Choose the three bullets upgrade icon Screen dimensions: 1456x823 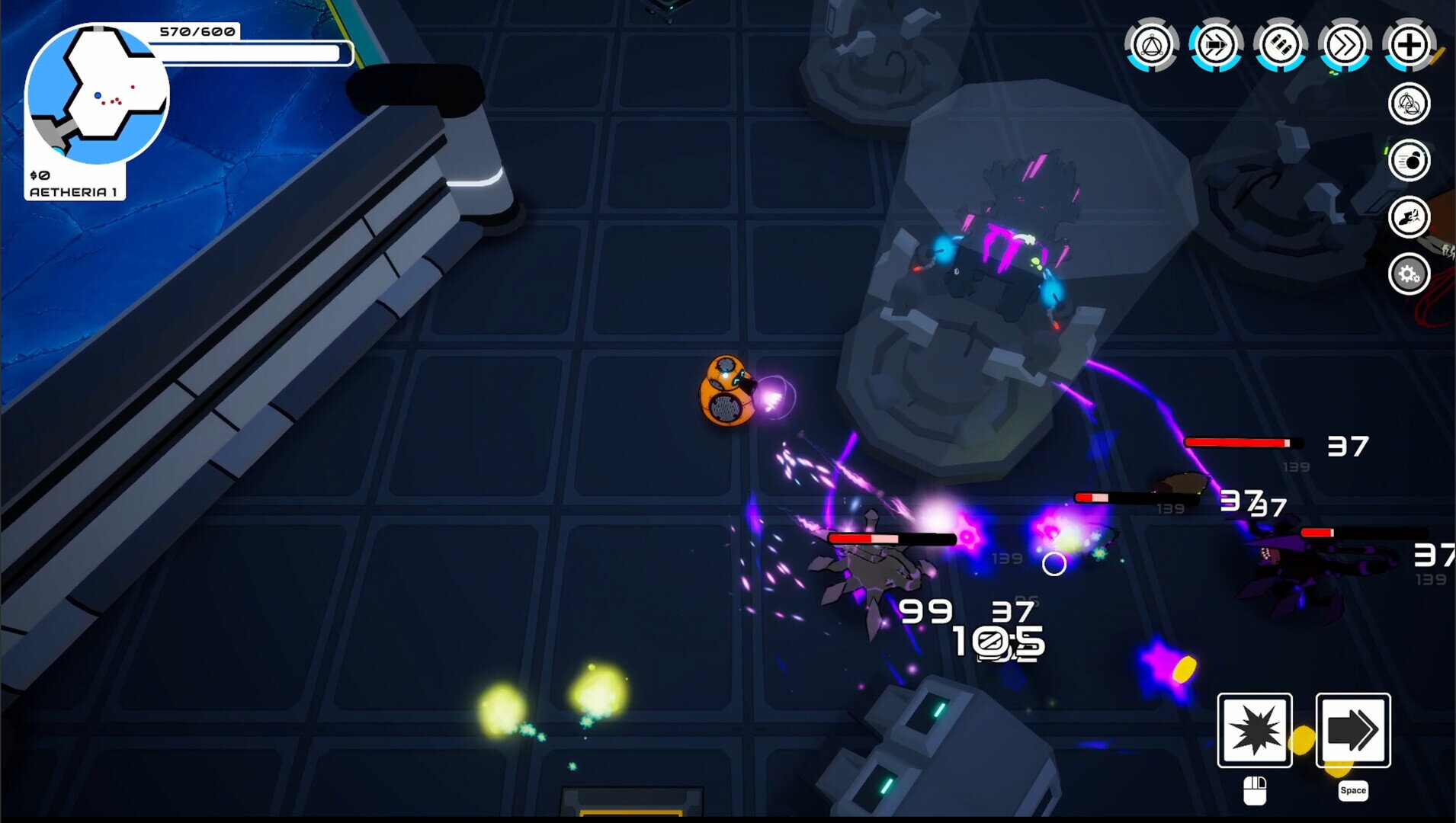click(x=1281, y=45)
